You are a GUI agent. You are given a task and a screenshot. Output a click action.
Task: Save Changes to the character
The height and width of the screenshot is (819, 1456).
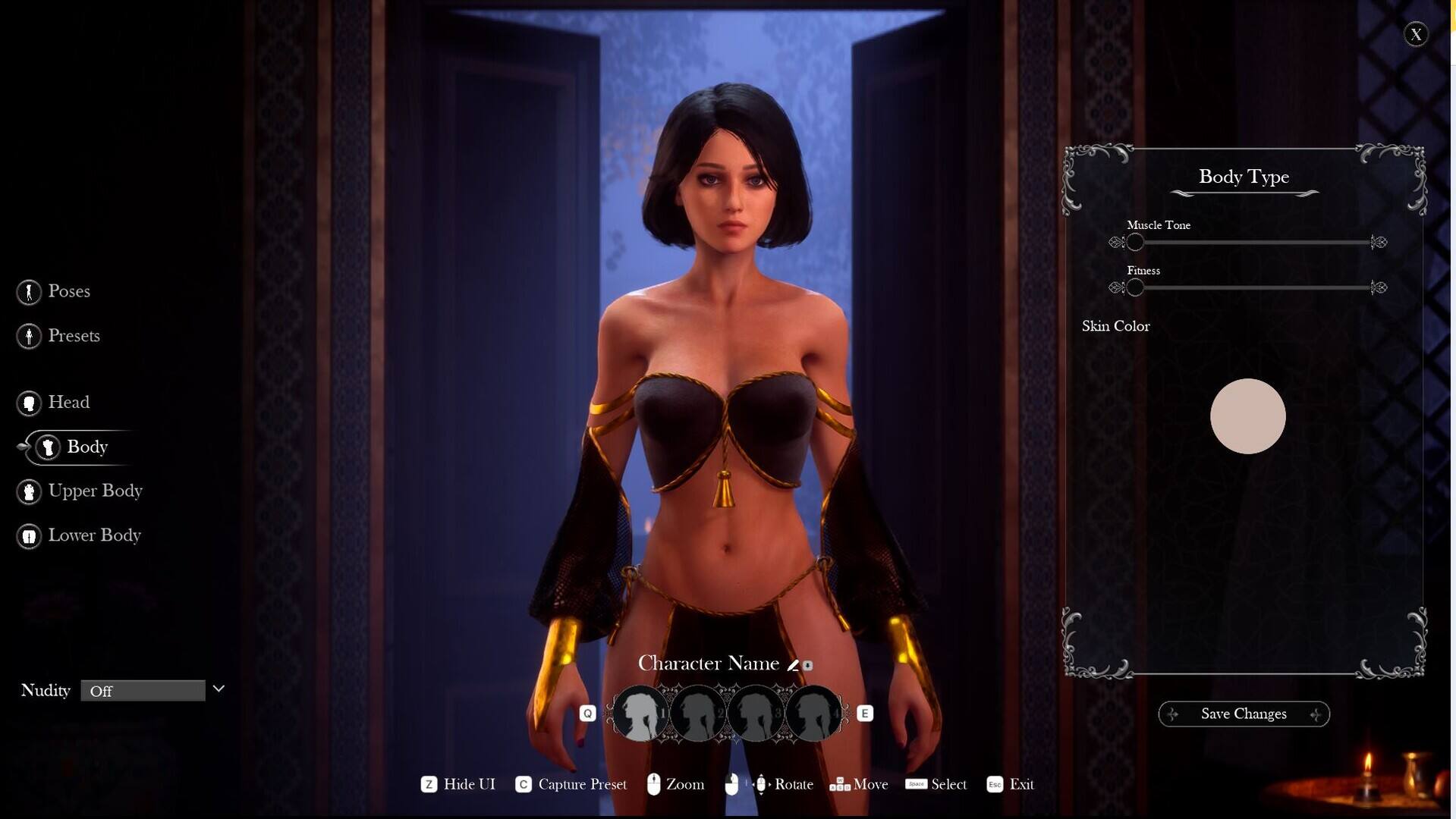(1244, 714)
